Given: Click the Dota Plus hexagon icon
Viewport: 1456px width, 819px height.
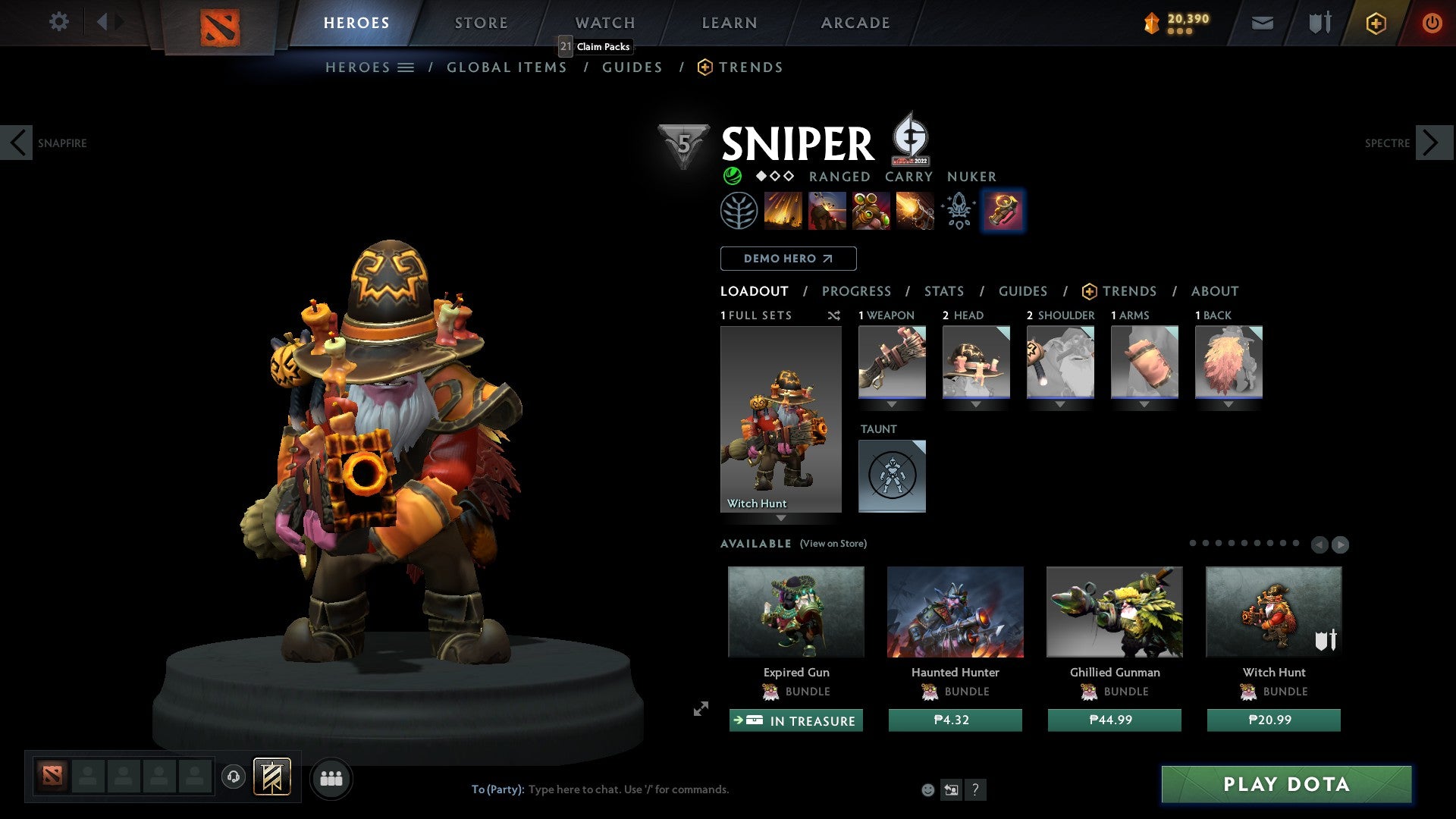Looking at the screenshot, I should (x=1376, y=23).
